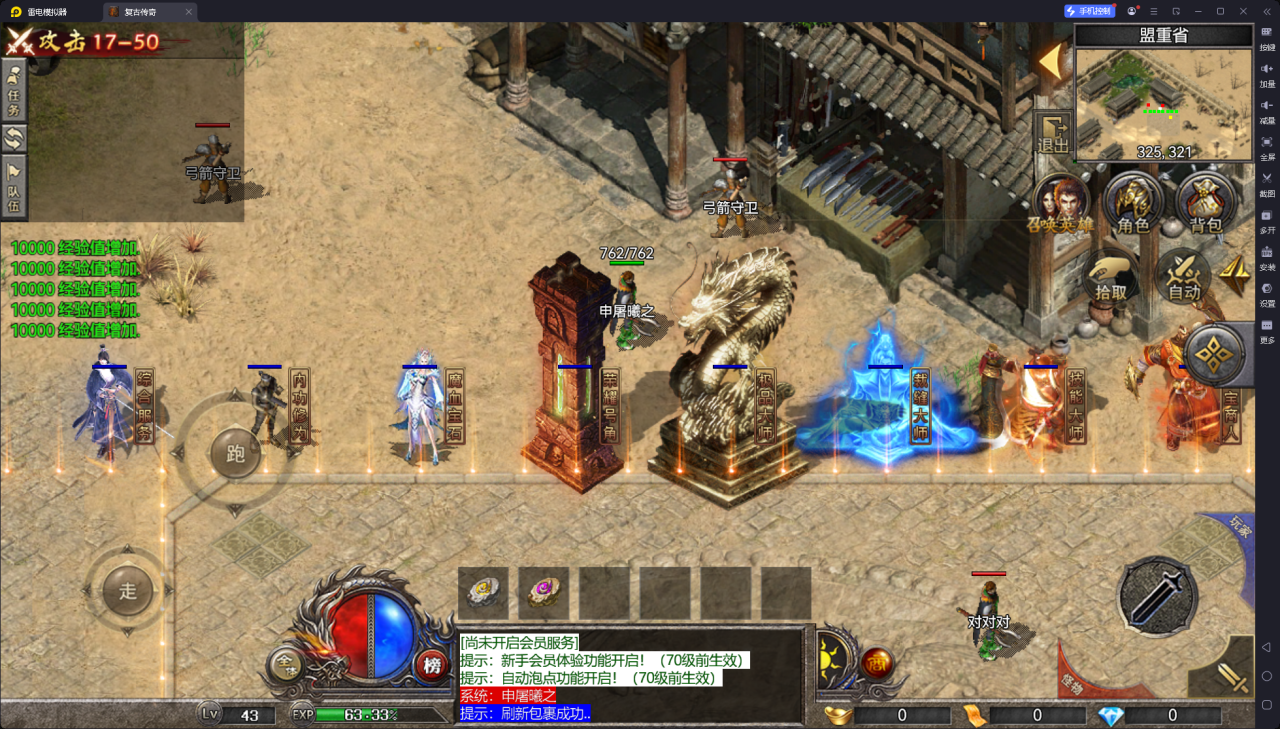Click the swap arrows button under 任务
Screen dimensions: 1280x729
(x=14, y=137)
